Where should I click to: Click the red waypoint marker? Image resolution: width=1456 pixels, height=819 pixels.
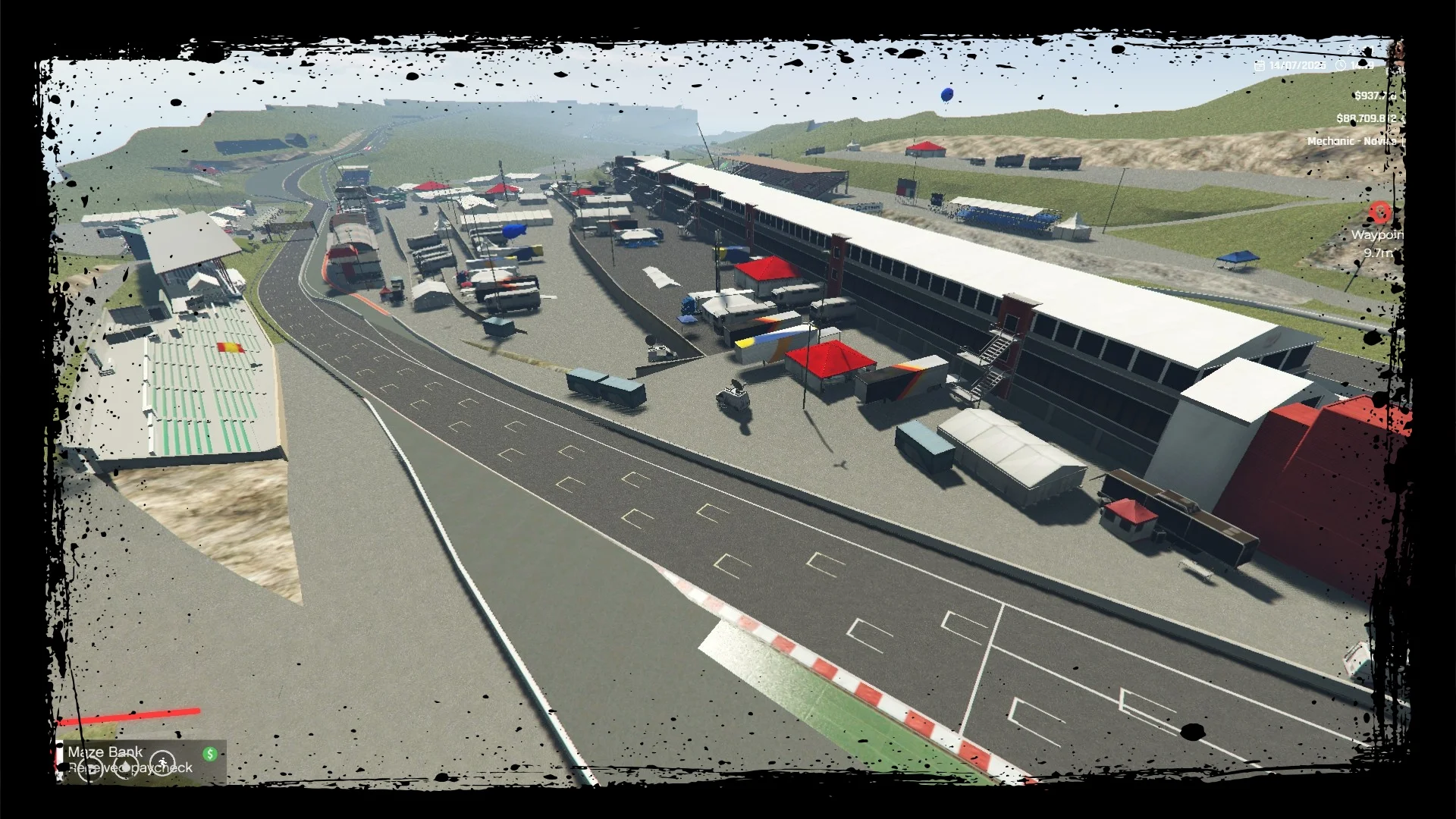1380,212
